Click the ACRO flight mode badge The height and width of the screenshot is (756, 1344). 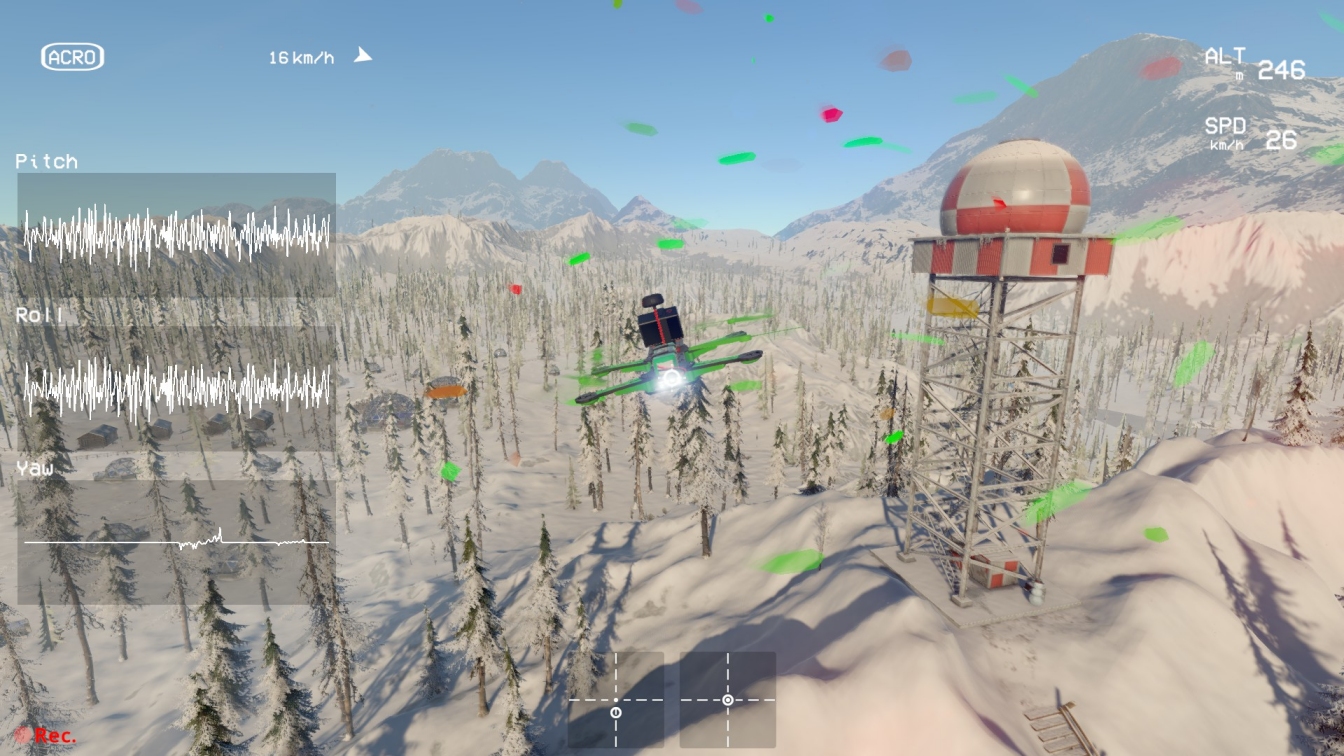point(72,57)
